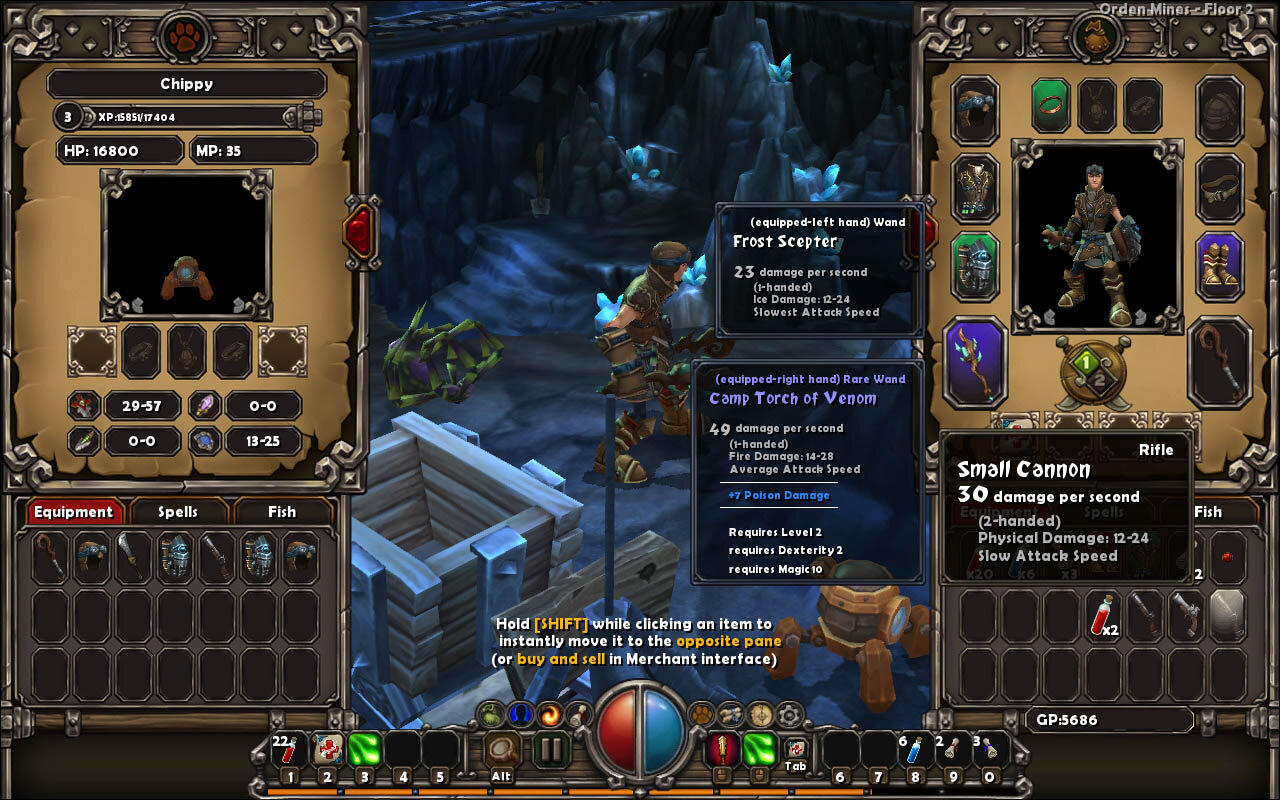
Task: Use the red health potion in hotbar slot 1
Action: [289, 750]
